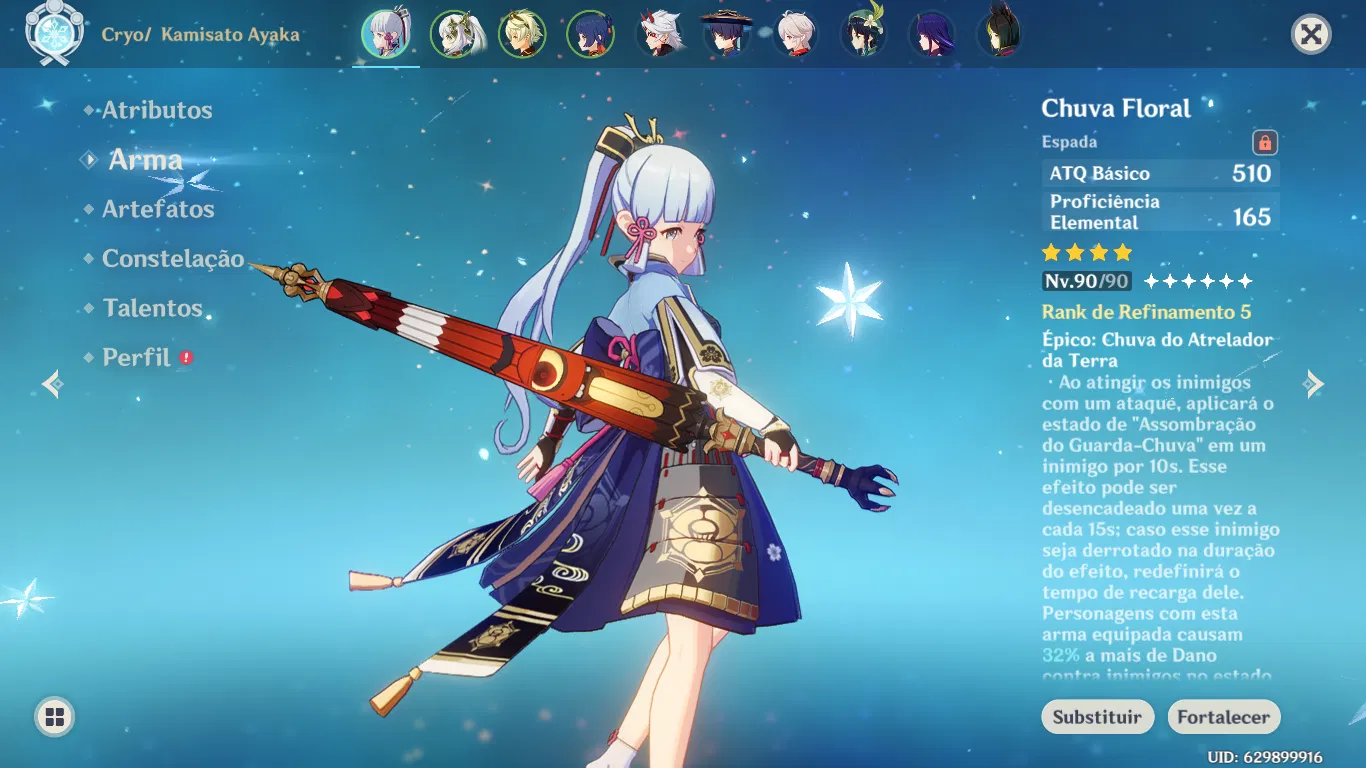The width and height of the screenshot is (1366, 768).
Task: View the Talentos section
Action: [x=151, y=308]
